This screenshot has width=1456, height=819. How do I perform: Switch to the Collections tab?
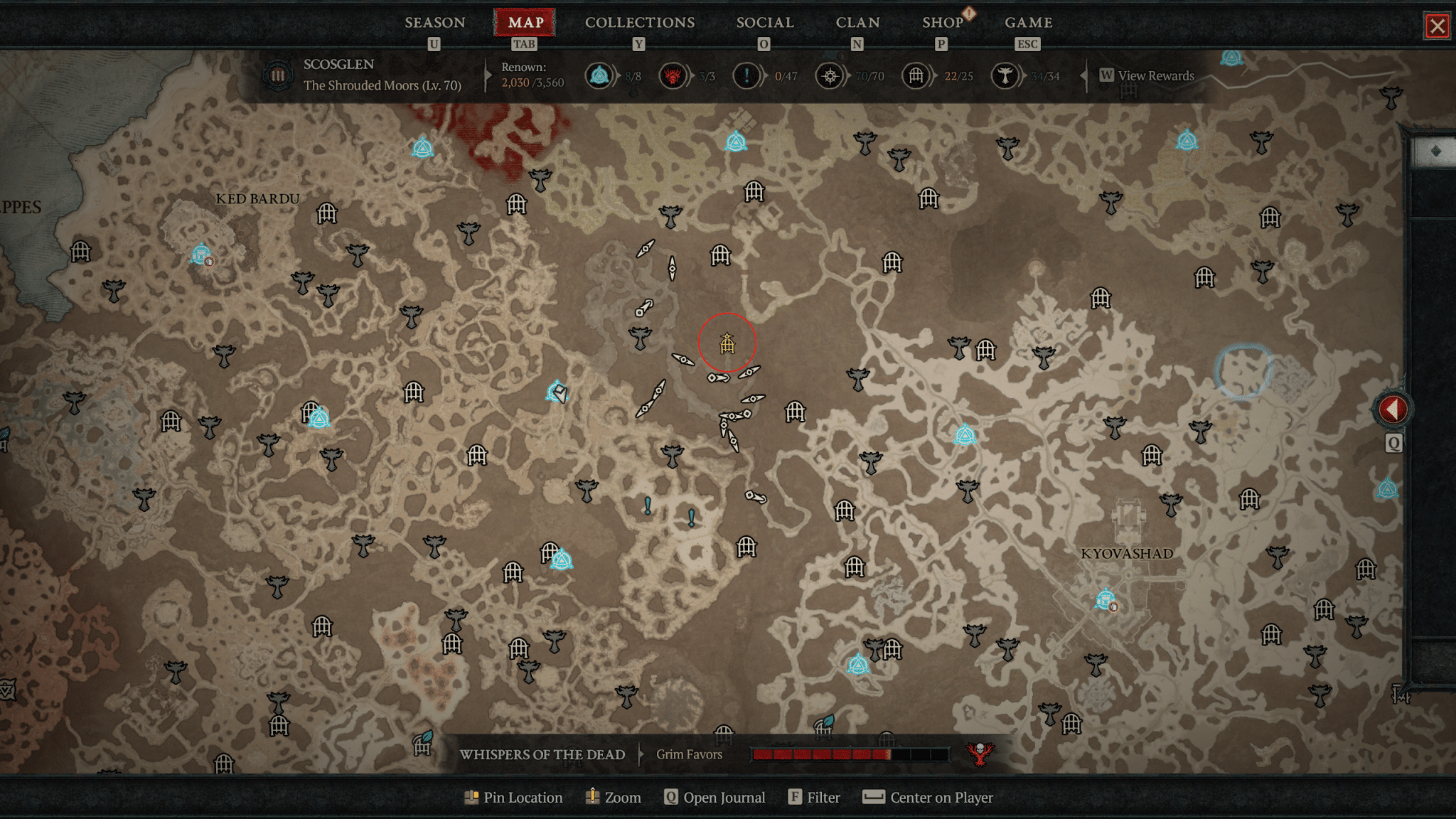[x=639, y=23]
